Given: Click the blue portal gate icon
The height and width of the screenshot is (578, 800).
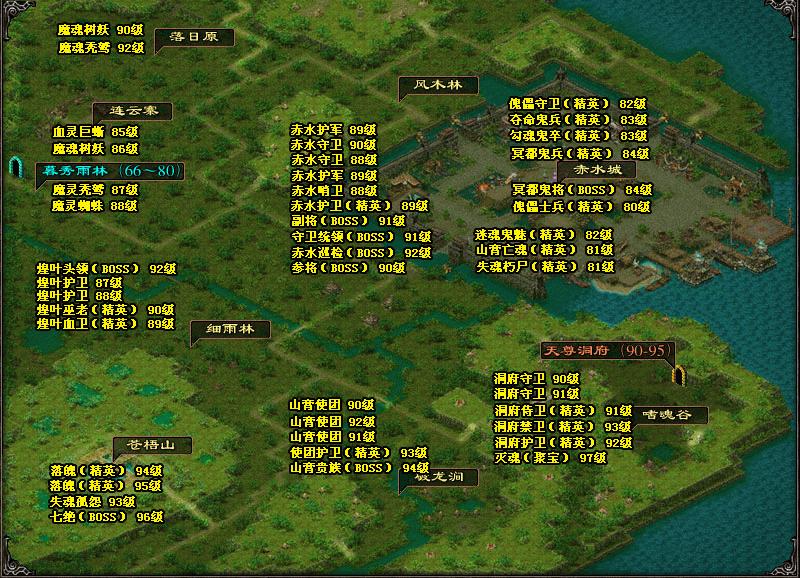Looking at the screenshot, I should coord(16,166).
